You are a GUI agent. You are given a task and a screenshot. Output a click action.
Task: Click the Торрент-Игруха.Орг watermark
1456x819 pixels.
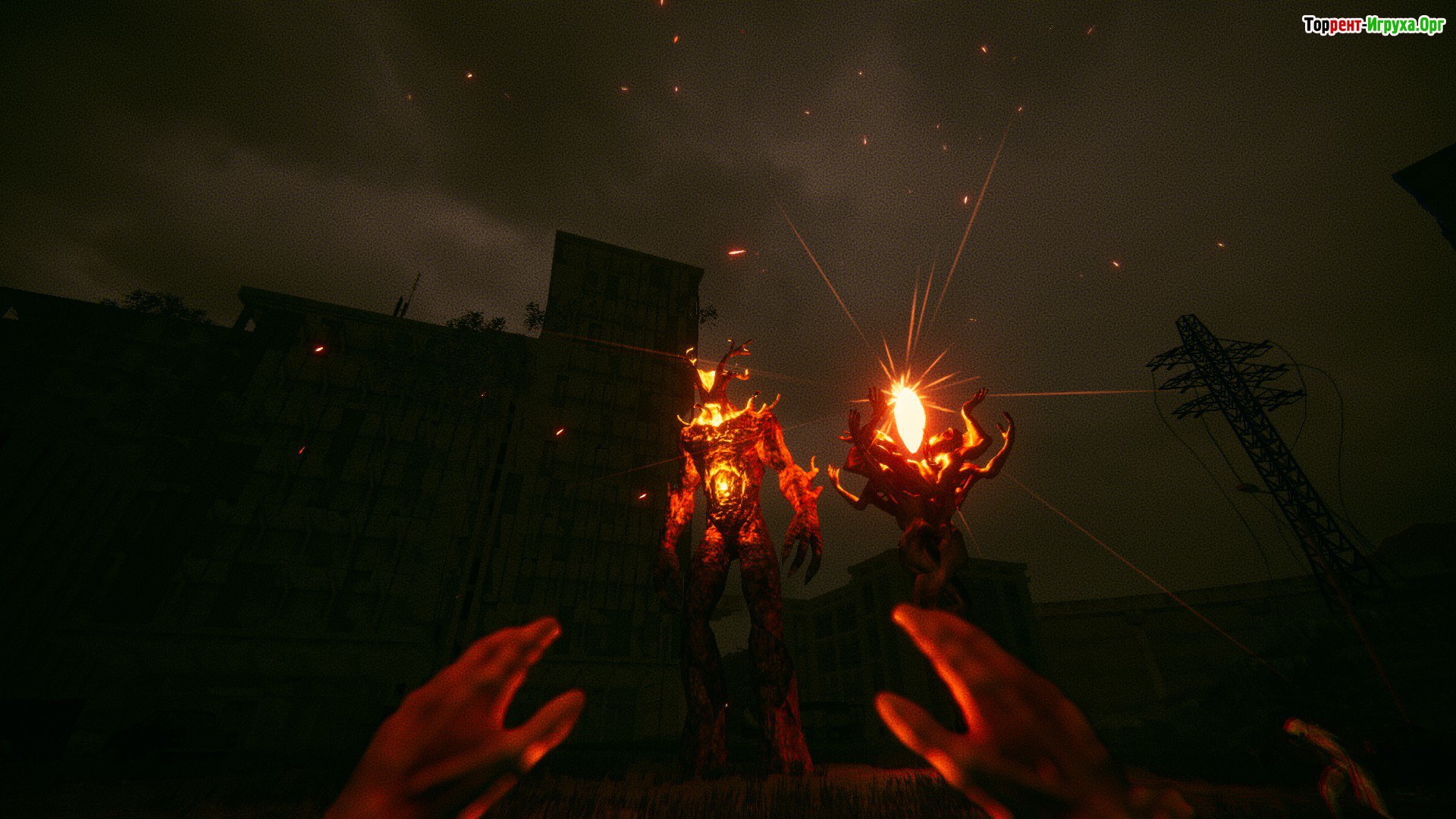(x=1373, y=26)
